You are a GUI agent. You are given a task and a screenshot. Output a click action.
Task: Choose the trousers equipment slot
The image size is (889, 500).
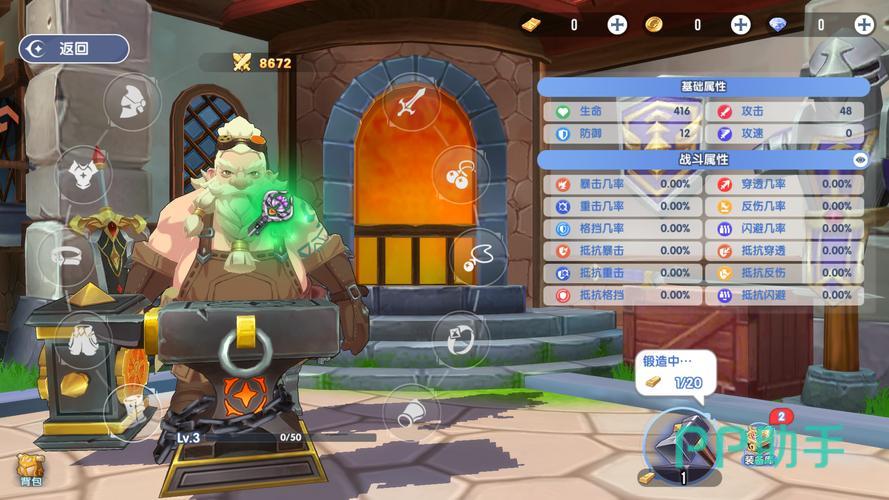(84, 339)
